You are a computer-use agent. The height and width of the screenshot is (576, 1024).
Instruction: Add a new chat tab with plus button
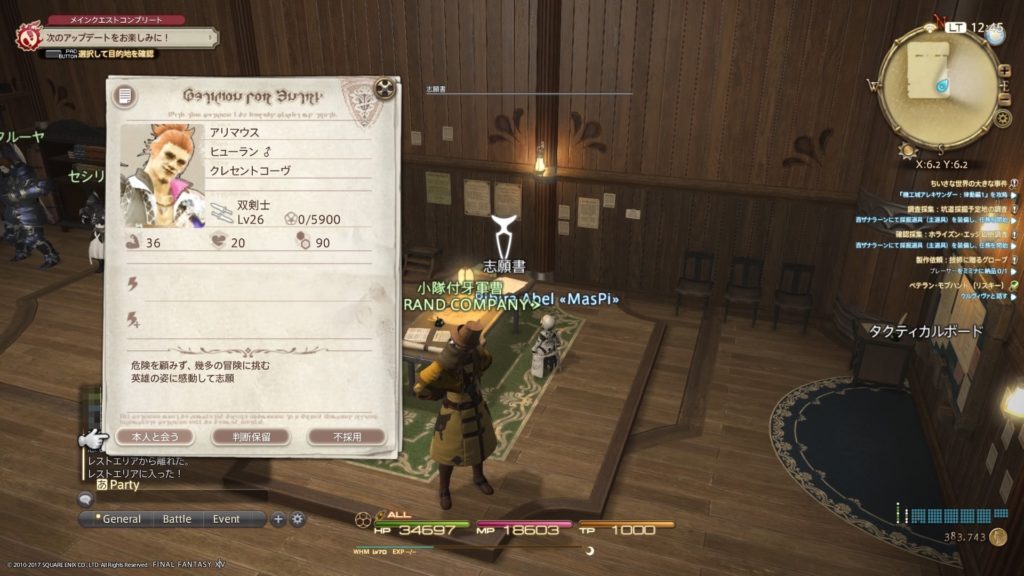tap(278, 519)
